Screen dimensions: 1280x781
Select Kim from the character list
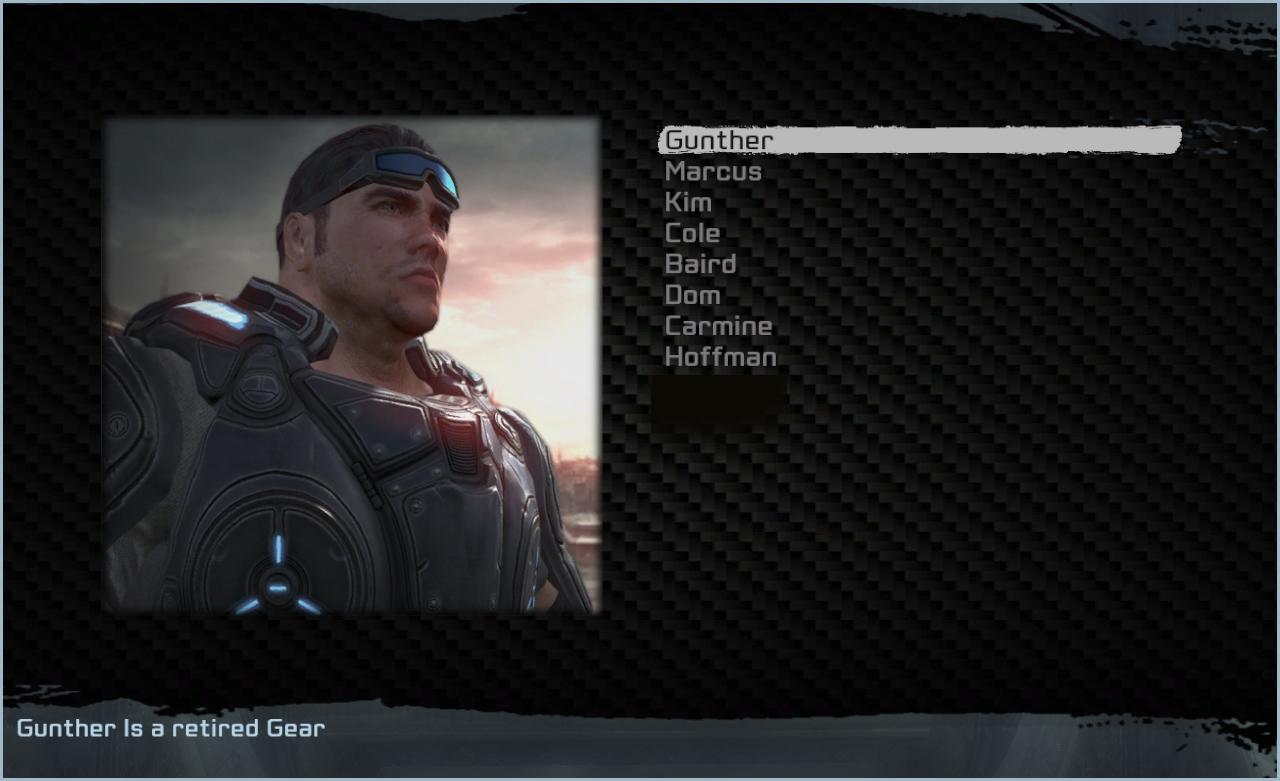pos(688,202)
